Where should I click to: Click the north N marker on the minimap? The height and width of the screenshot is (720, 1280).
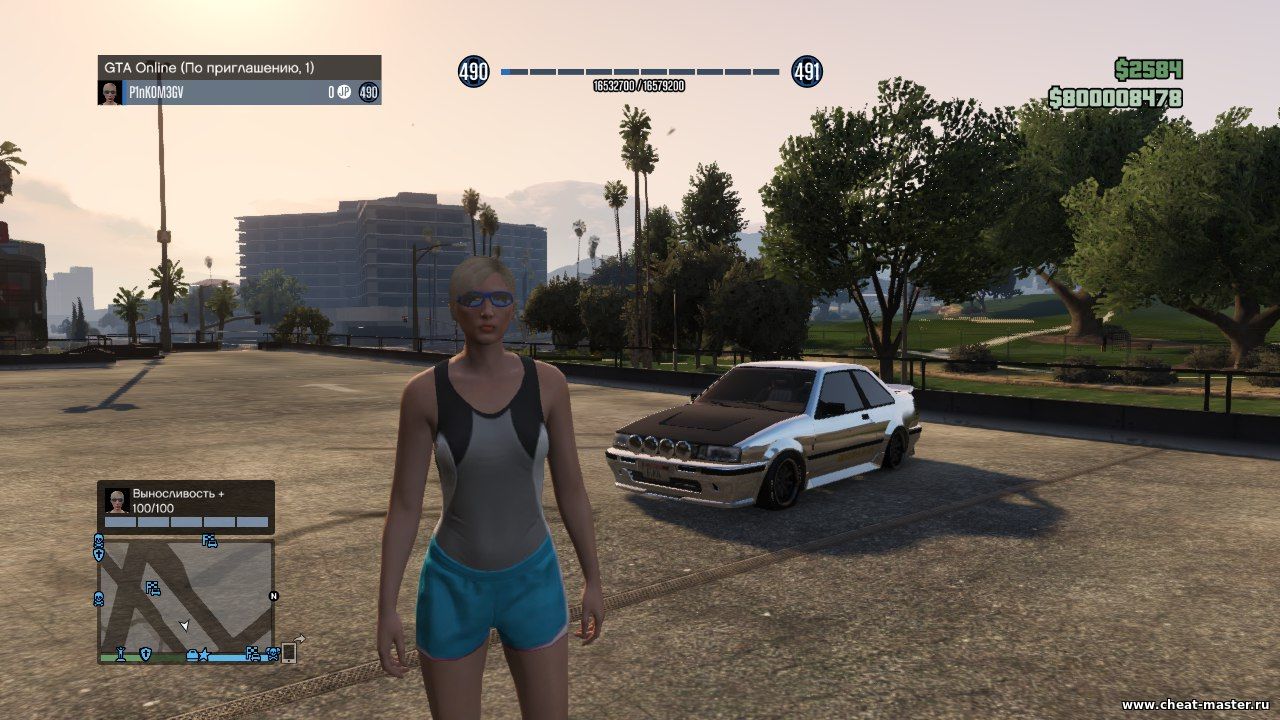point(273,596)
